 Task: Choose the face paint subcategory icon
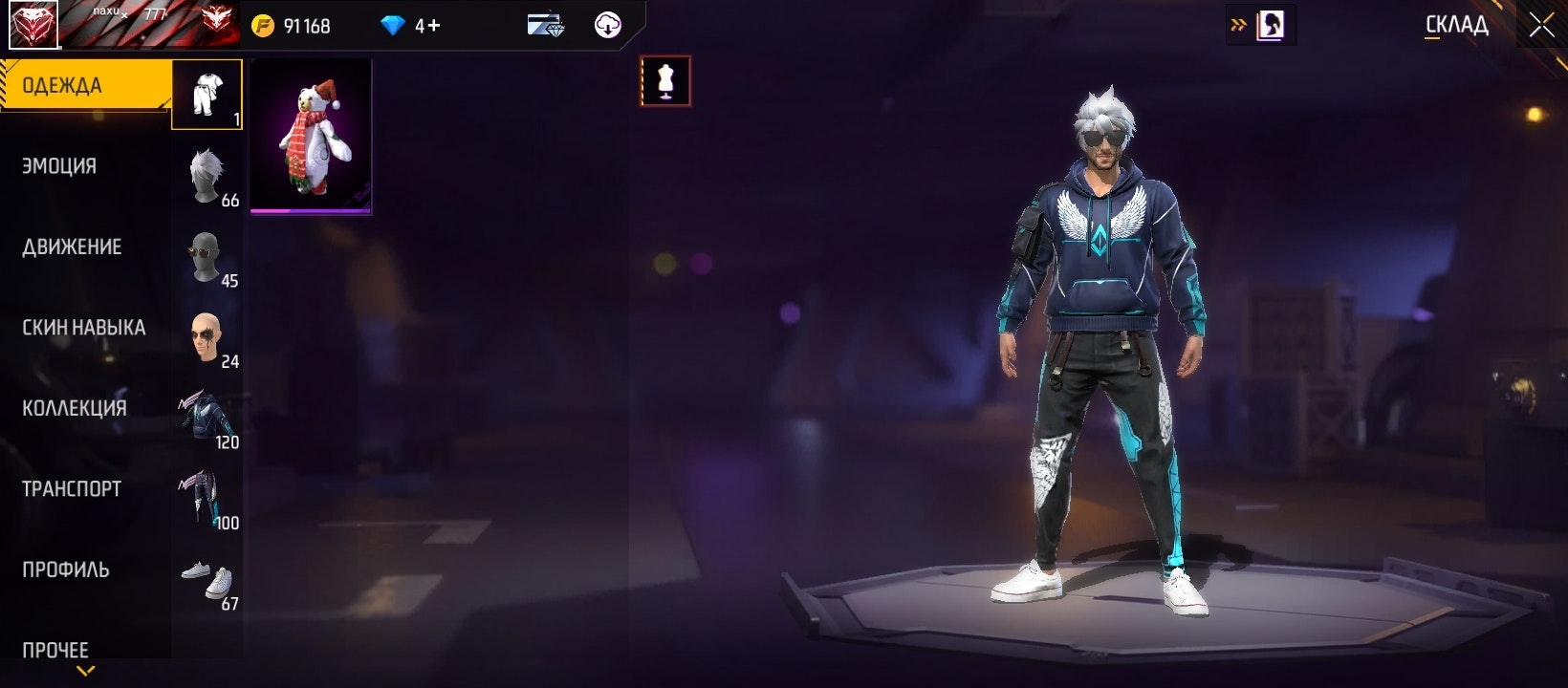pos(207,337)
